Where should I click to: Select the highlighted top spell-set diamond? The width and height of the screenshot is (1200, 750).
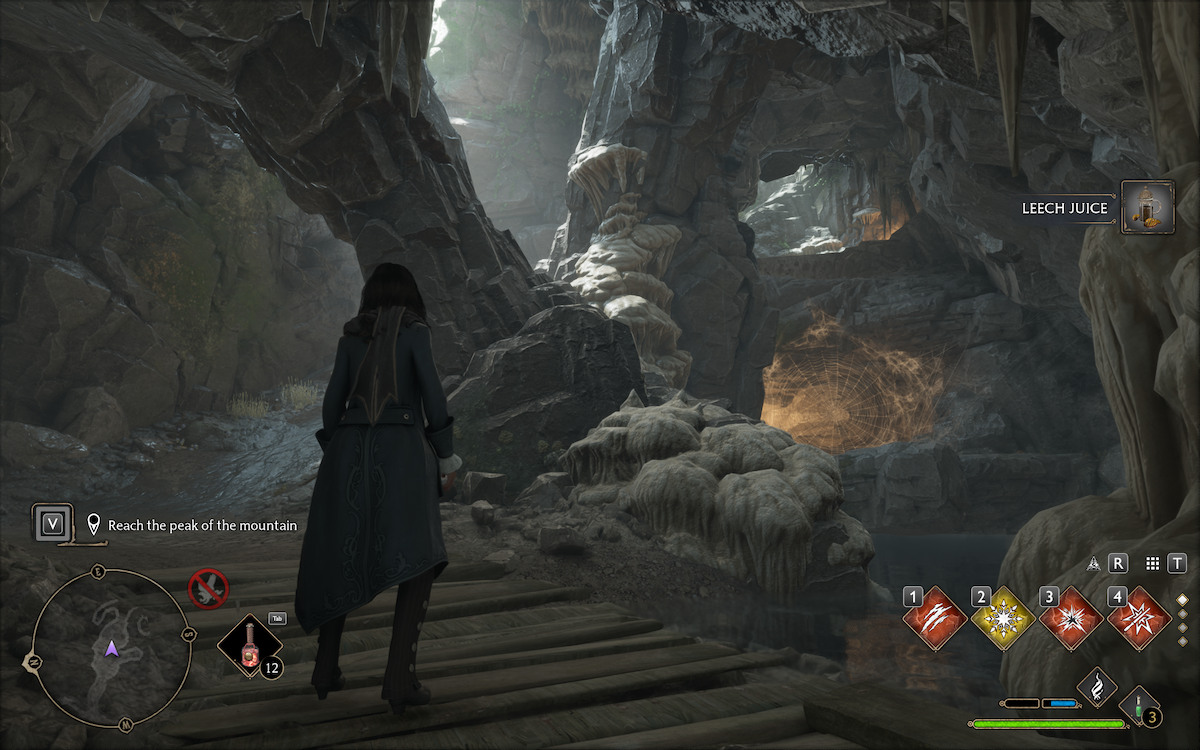[x=1183, y=600]
